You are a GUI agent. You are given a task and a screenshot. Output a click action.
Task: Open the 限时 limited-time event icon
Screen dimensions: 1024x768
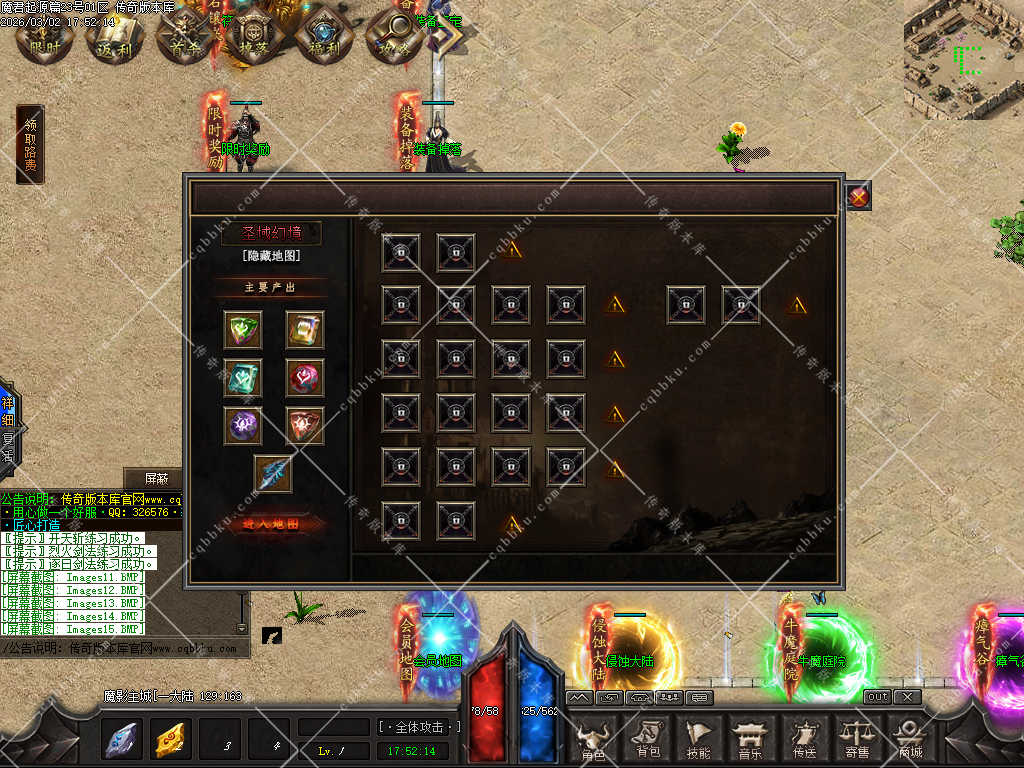(x=45, y=37)
